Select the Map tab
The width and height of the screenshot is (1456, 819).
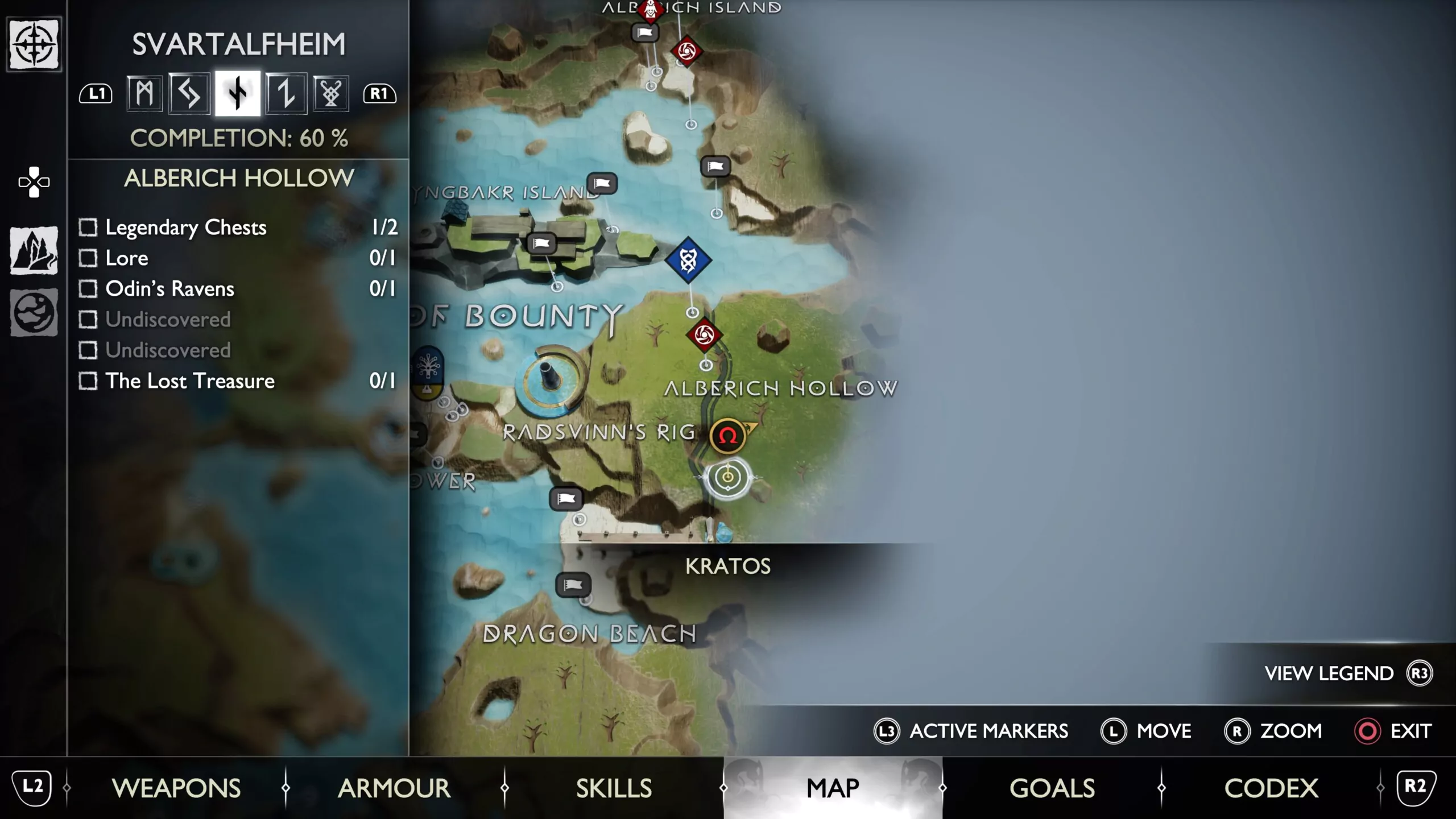point(833,788)
